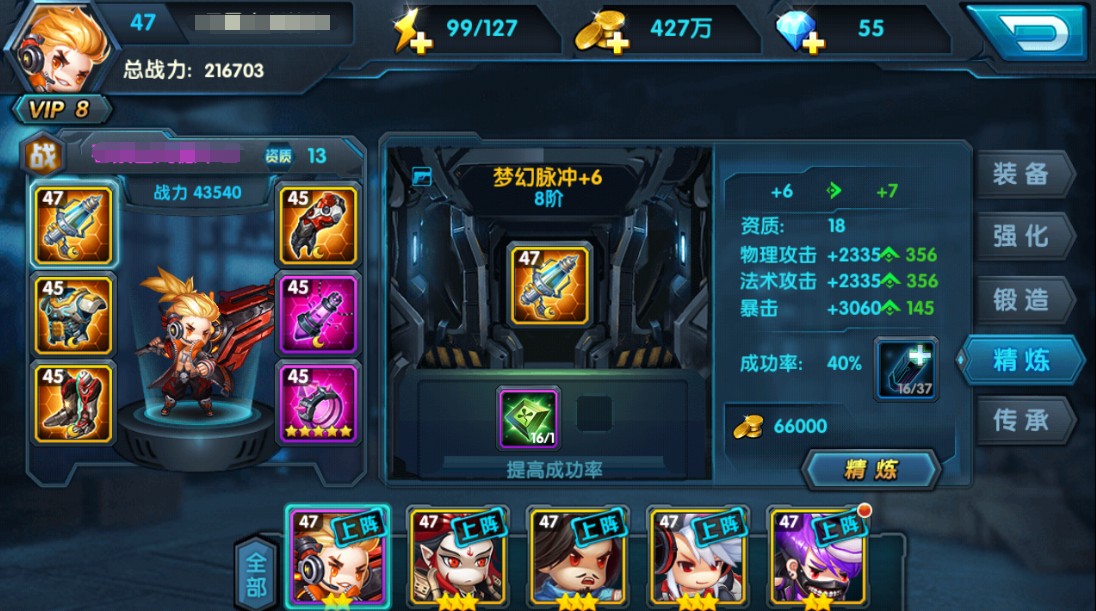The image size is (1096, 611).
Task: Select the 精炼 refine tab
Action: point(1022,361)
